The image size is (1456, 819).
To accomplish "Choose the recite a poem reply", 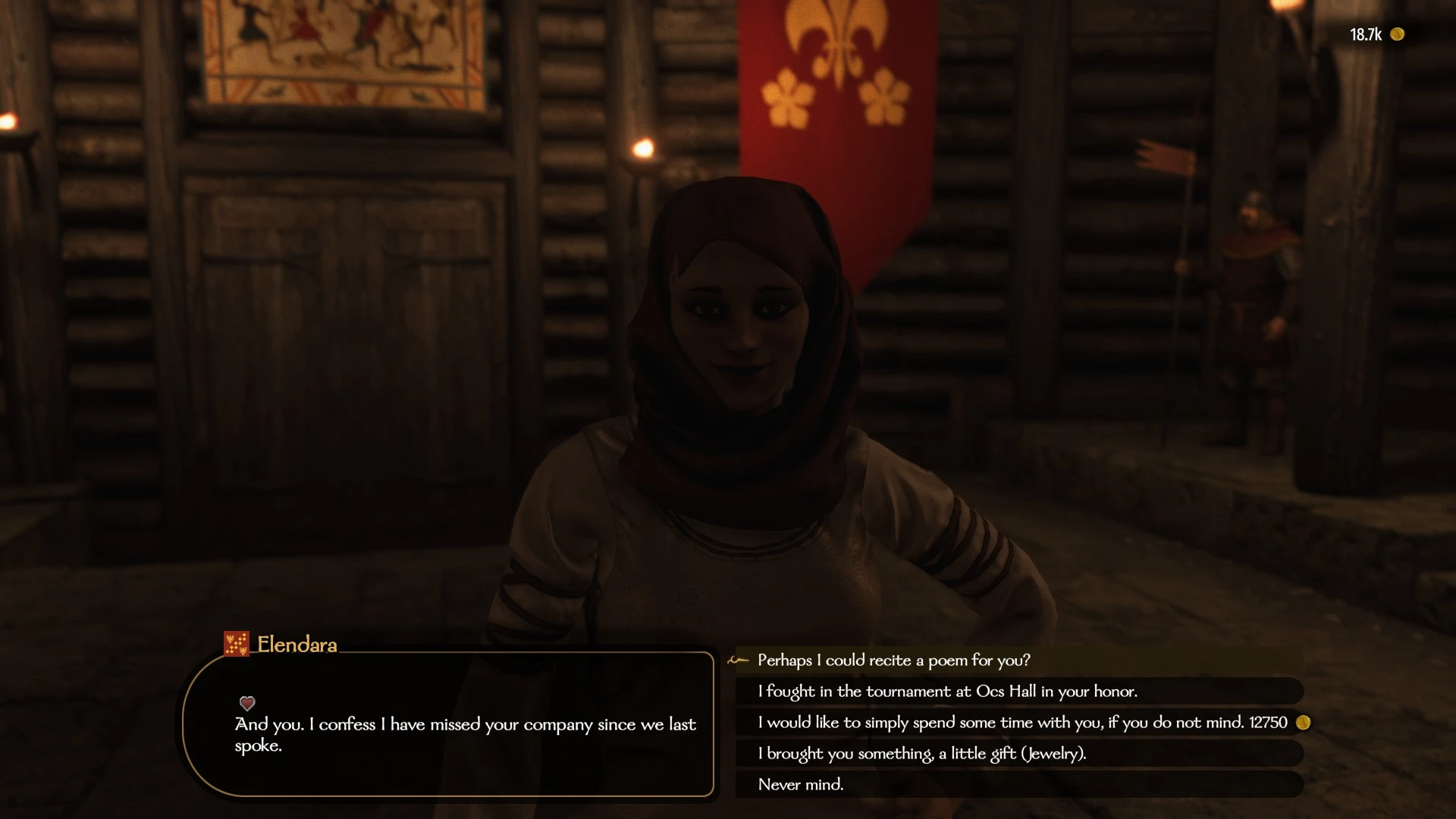I will 893,661.
